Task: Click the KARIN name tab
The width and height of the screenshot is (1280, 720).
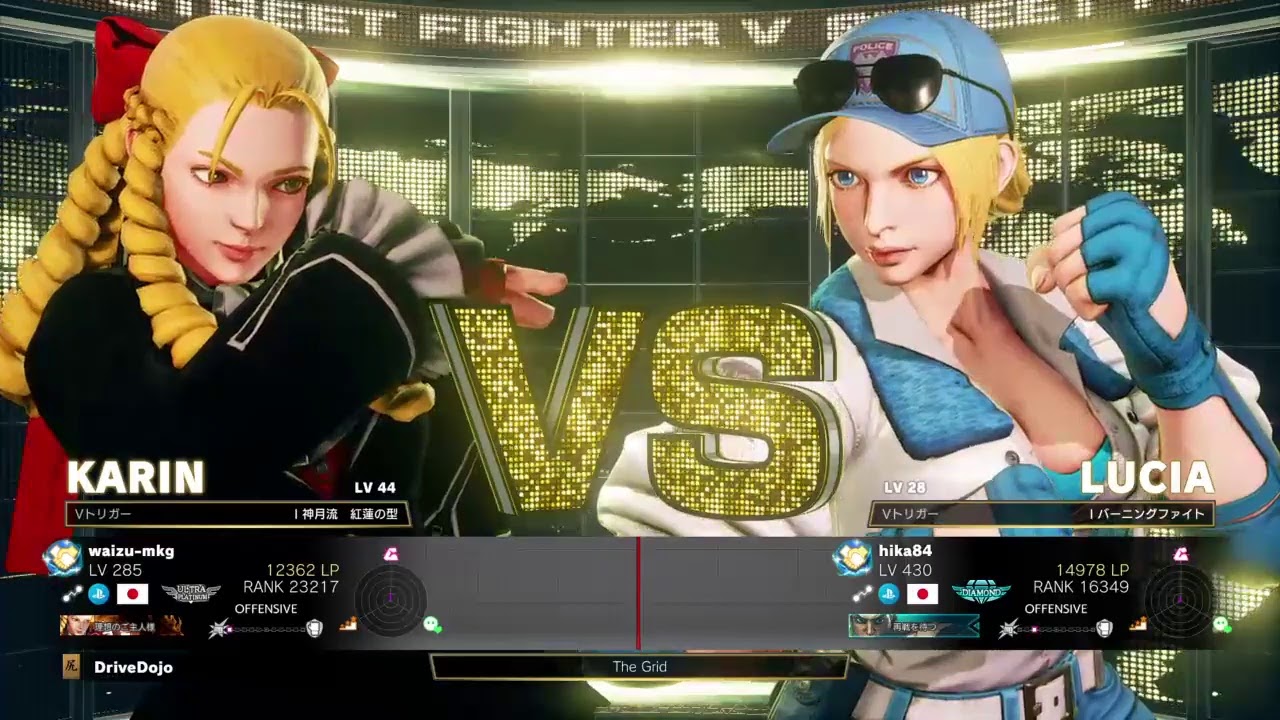Action: point(133,477)
